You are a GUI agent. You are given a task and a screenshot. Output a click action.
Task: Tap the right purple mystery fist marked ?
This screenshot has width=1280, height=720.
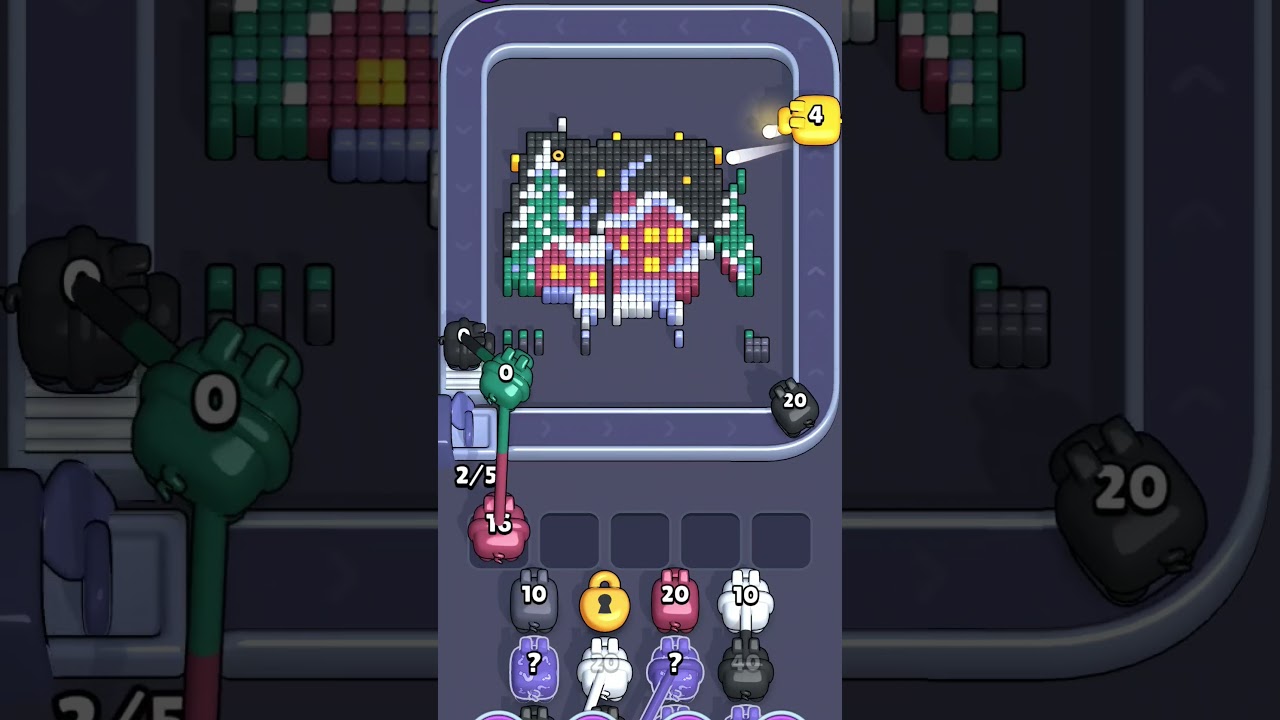[674, 666]
